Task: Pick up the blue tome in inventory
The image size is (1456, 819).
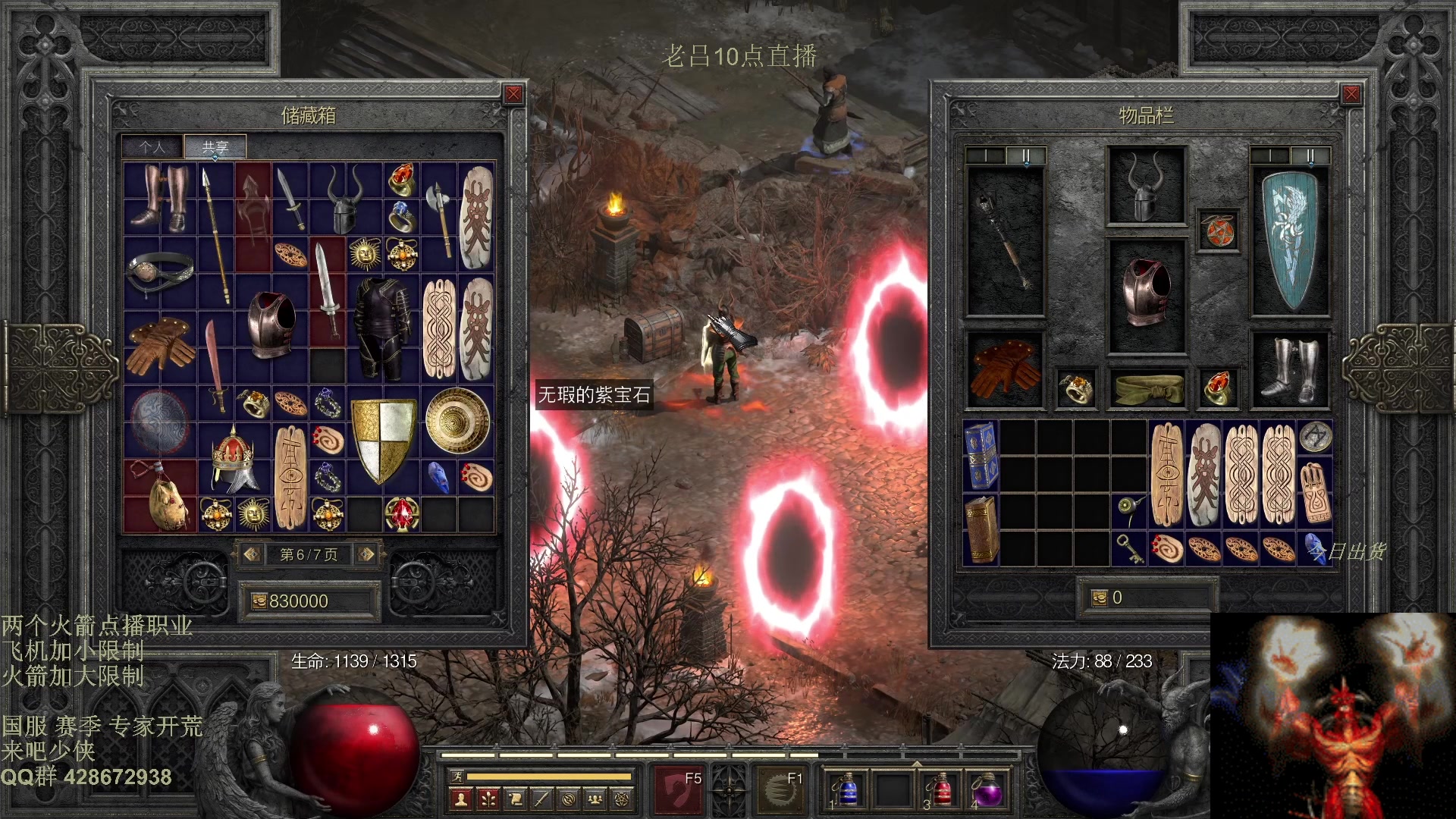Action: click(x=981, y=454)
